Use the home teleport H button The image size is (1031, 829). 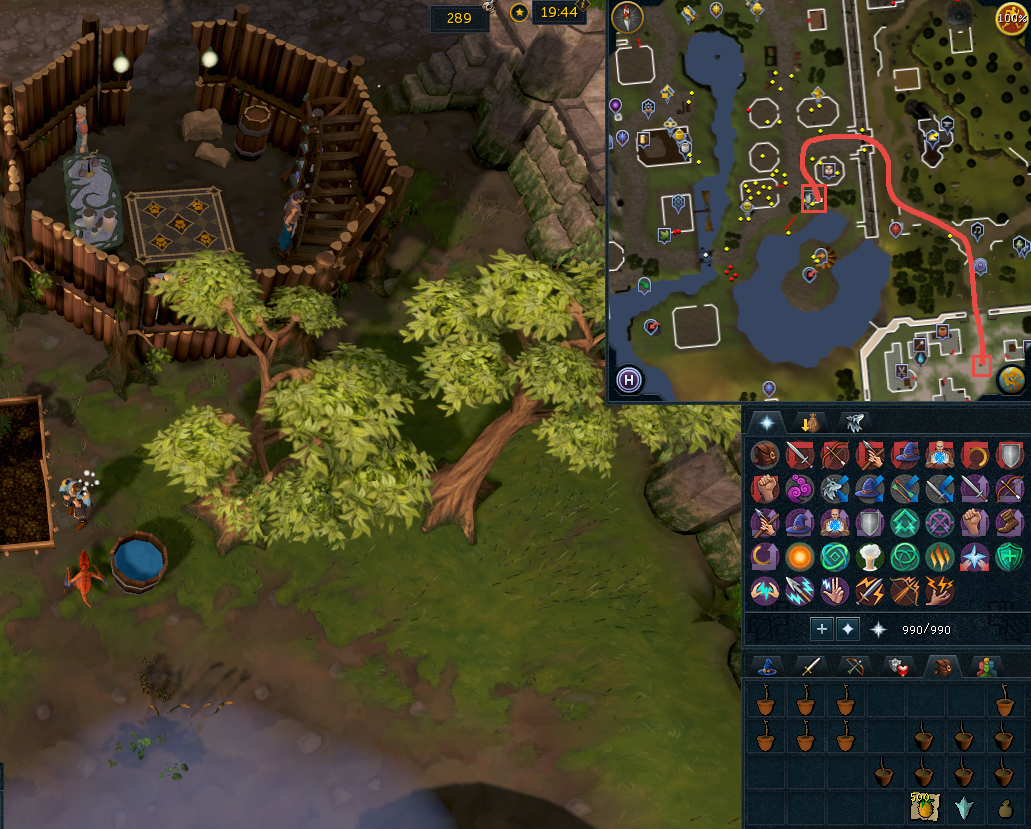pos(628,379)
